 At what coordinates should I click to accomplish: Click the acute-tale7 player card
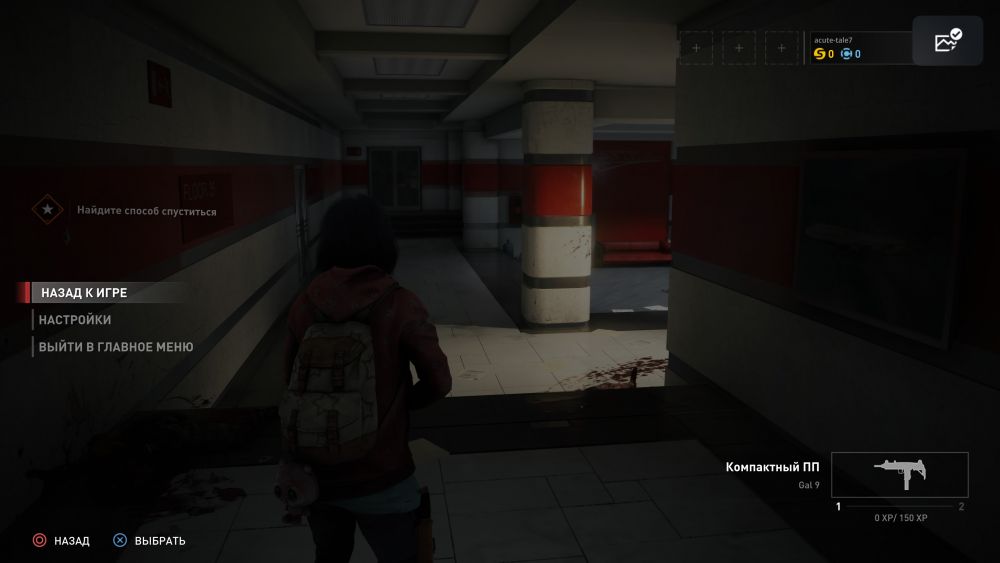coord(858,47)
